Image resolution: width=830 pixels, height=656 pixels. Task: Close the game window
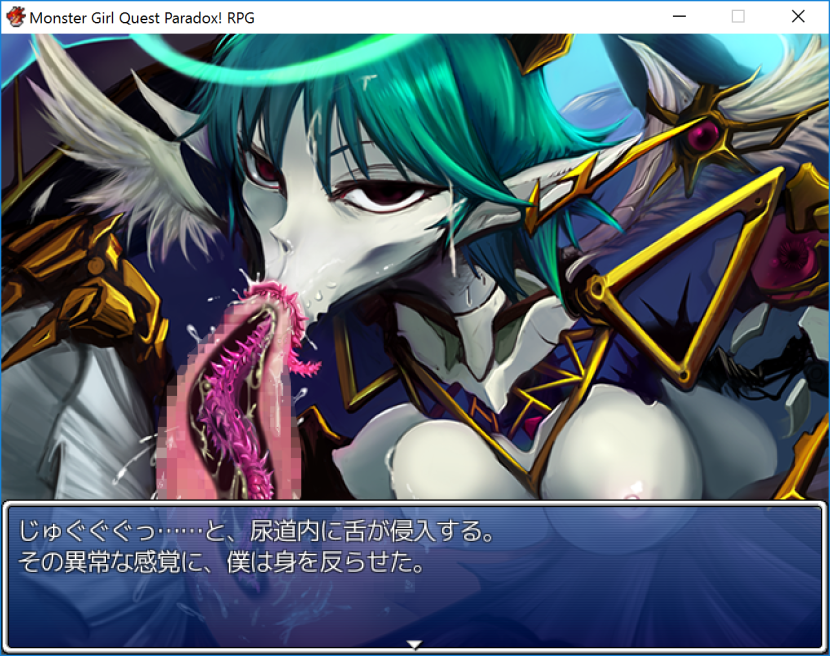click(797, 16)
